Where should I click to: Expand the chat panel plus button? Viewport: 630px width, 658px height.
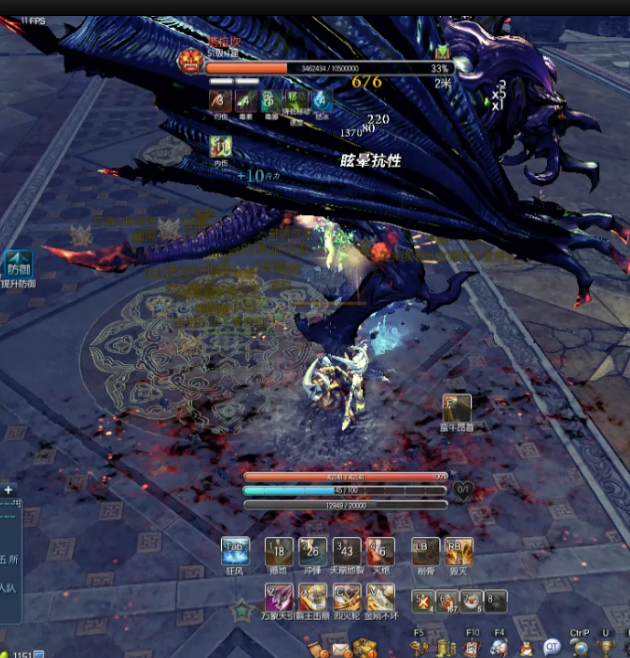click(8, 490)
